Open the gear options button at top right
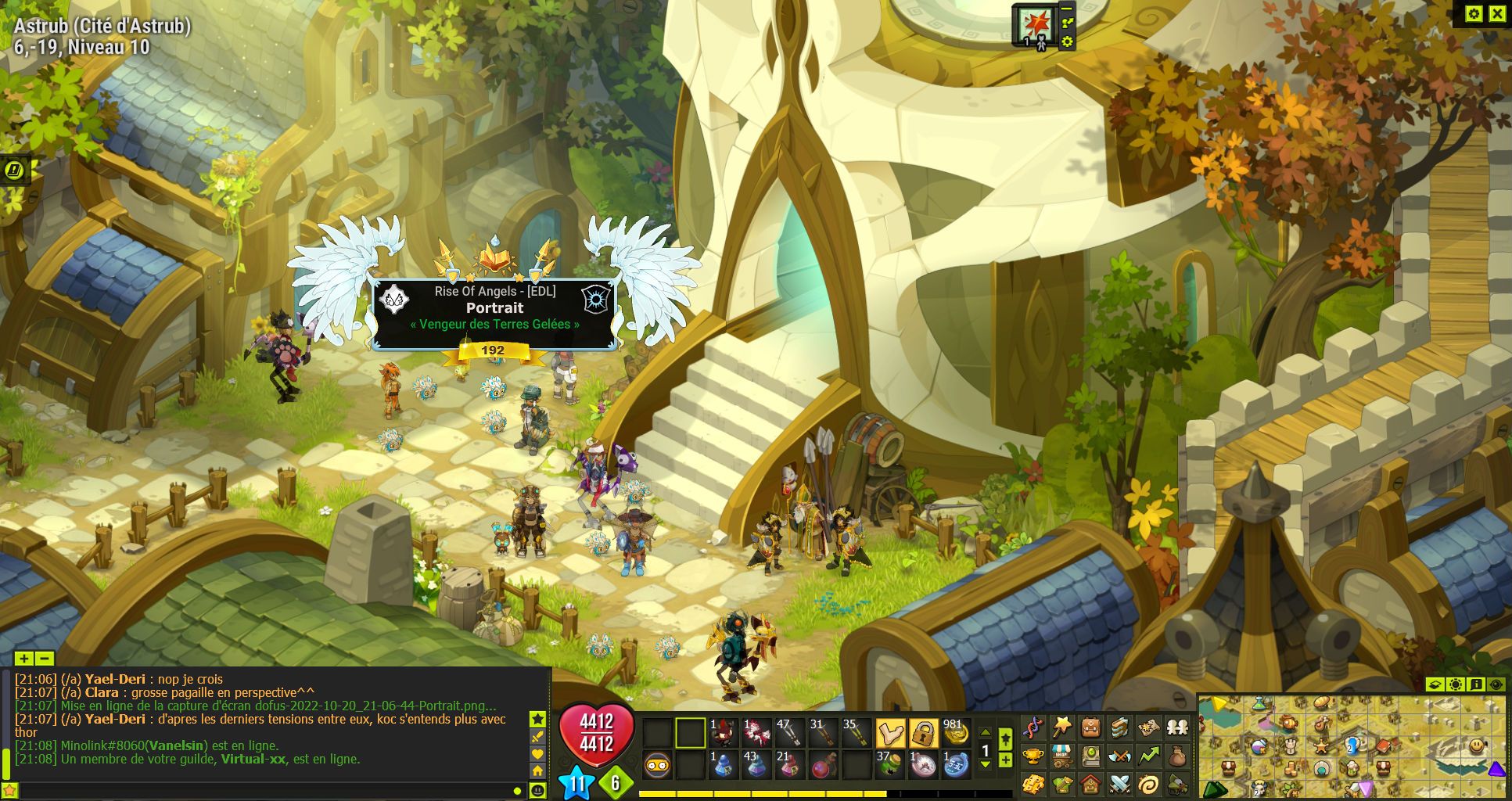This screenshot has width=1512, height=801. (1474, 13)
